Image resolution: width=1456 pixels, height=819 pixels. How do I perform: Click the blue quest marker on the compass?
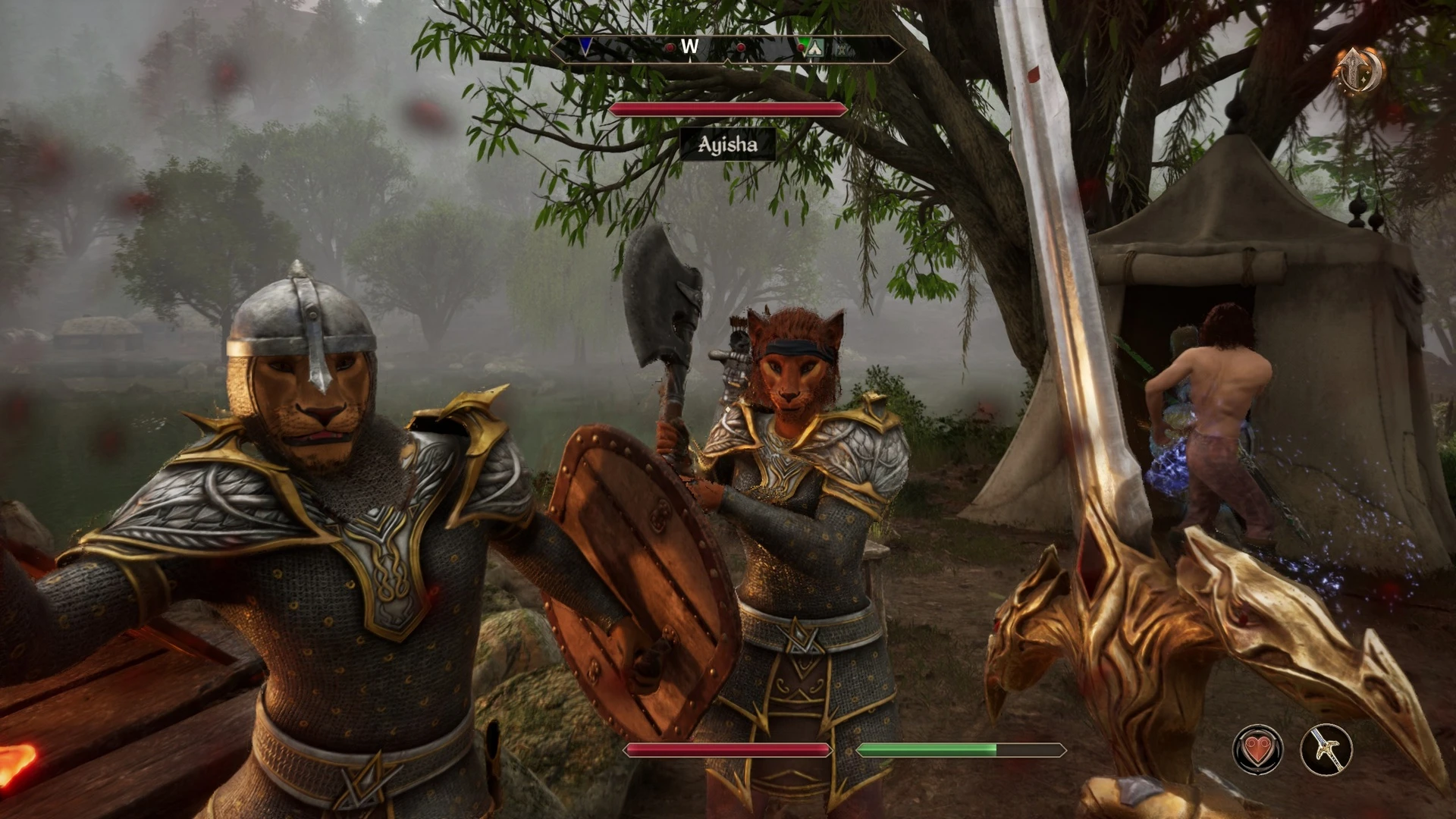(585, 47)
